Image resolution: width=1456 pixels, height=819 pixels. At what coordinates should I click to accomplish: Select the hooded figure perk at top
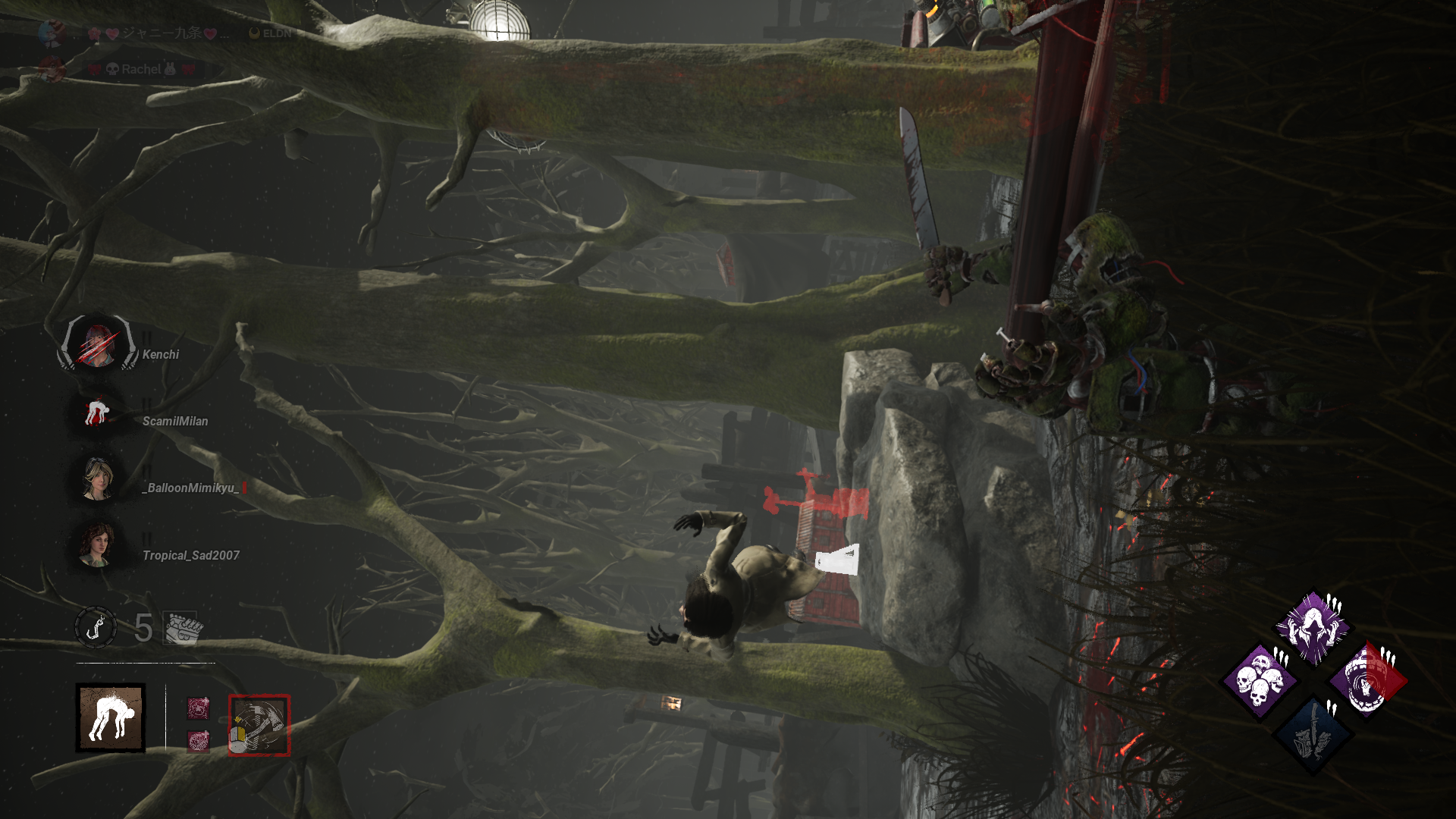[x=1313, y=628]
